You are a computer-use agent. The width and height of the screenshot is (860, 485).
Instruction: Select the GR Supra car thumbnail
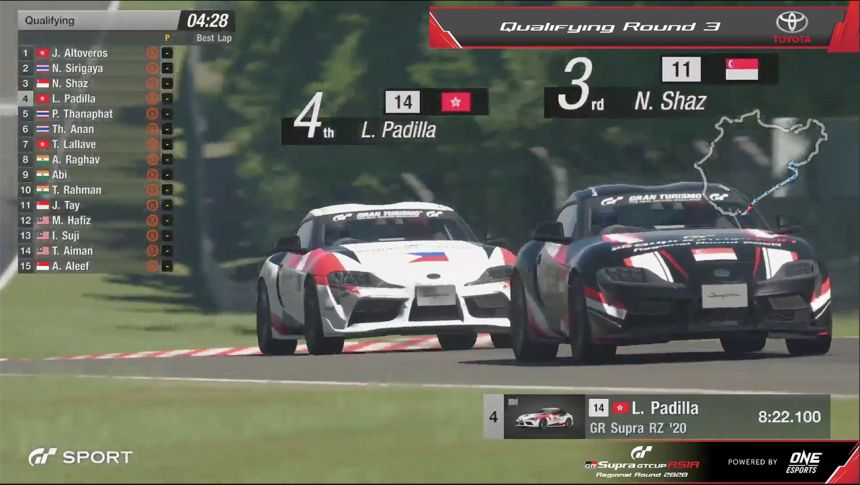pyautogui.click(x=545, y=417)
